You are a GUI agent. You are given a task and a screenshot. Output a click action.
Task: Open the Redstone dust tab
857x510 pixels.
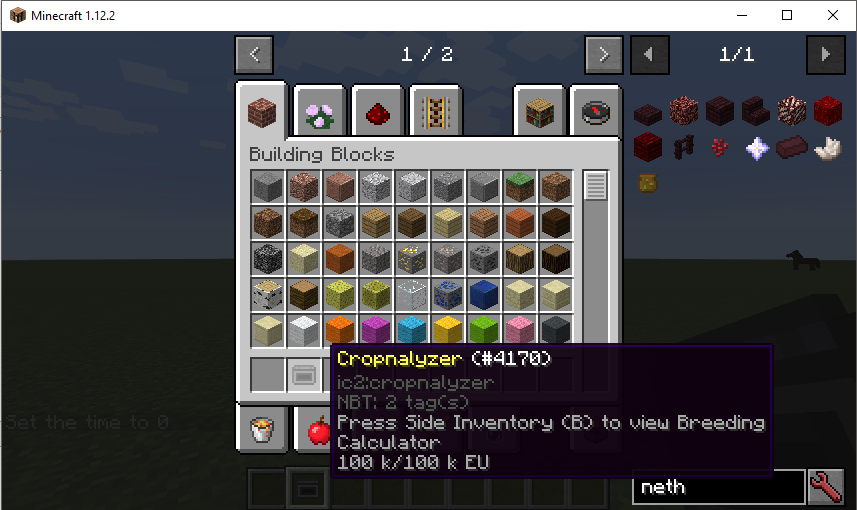378,111
